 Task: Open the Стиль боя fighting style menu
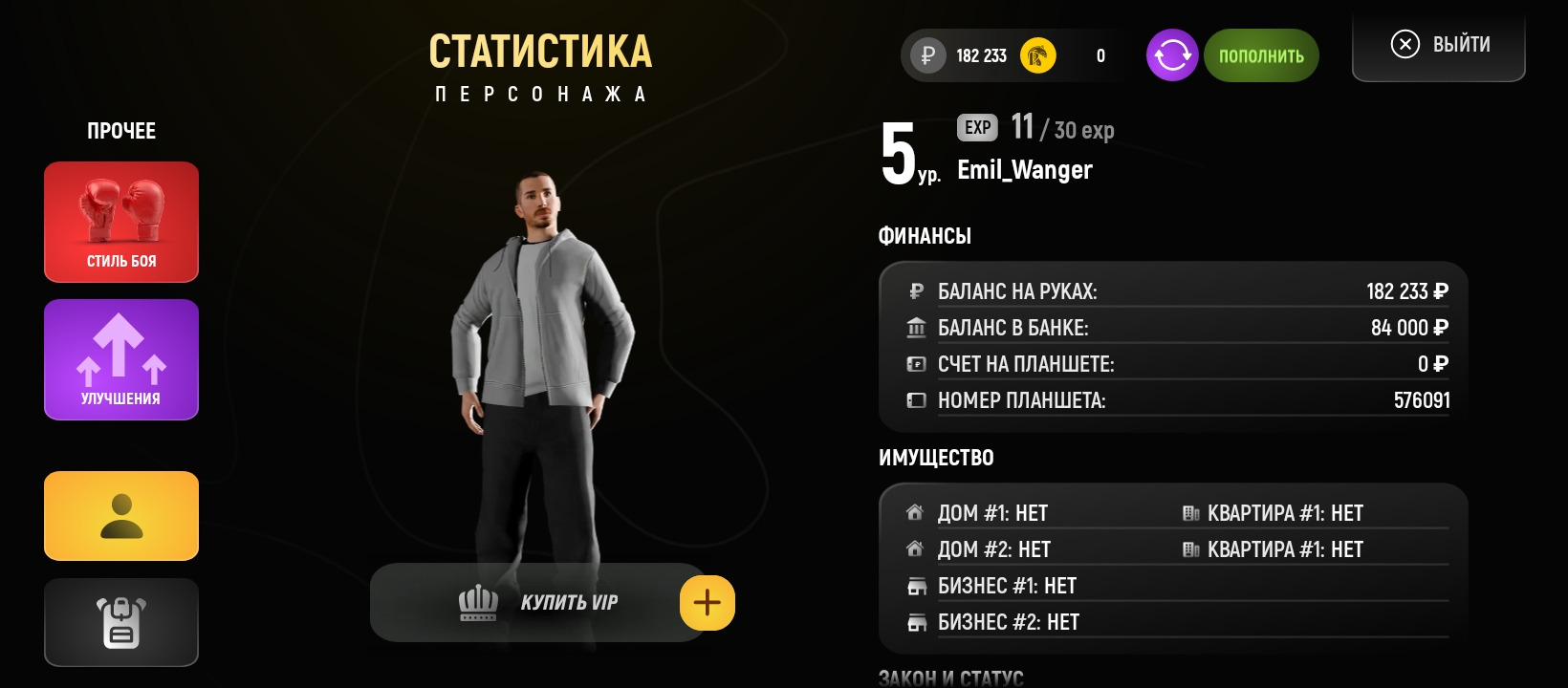pyautogui.click(x=121, y=222)
